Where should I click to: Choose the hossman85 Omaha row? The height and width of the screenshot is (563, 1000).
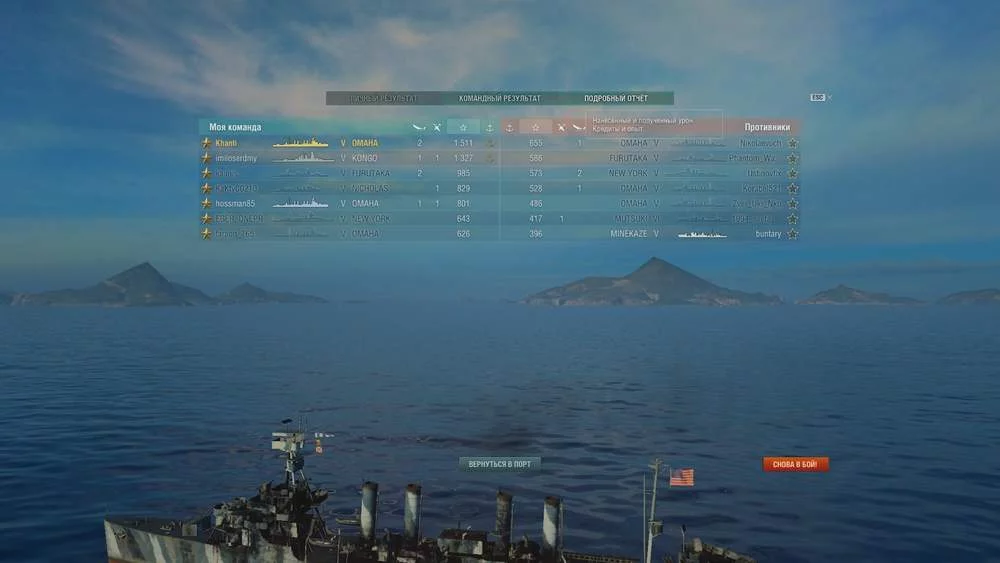pyautogui.click(x=300, y=203)
